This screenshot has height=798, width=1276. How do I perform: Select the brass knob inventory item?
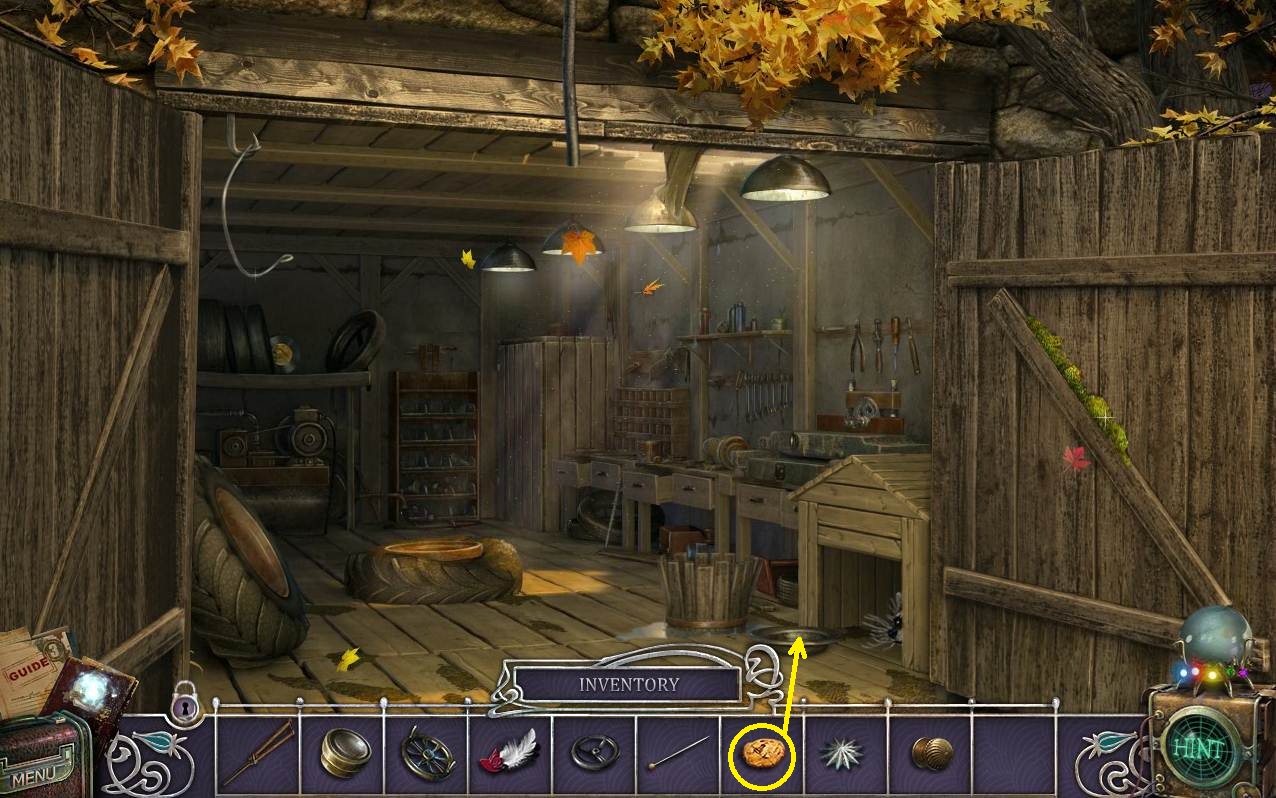pyautogui.click(x=931, y=753)
